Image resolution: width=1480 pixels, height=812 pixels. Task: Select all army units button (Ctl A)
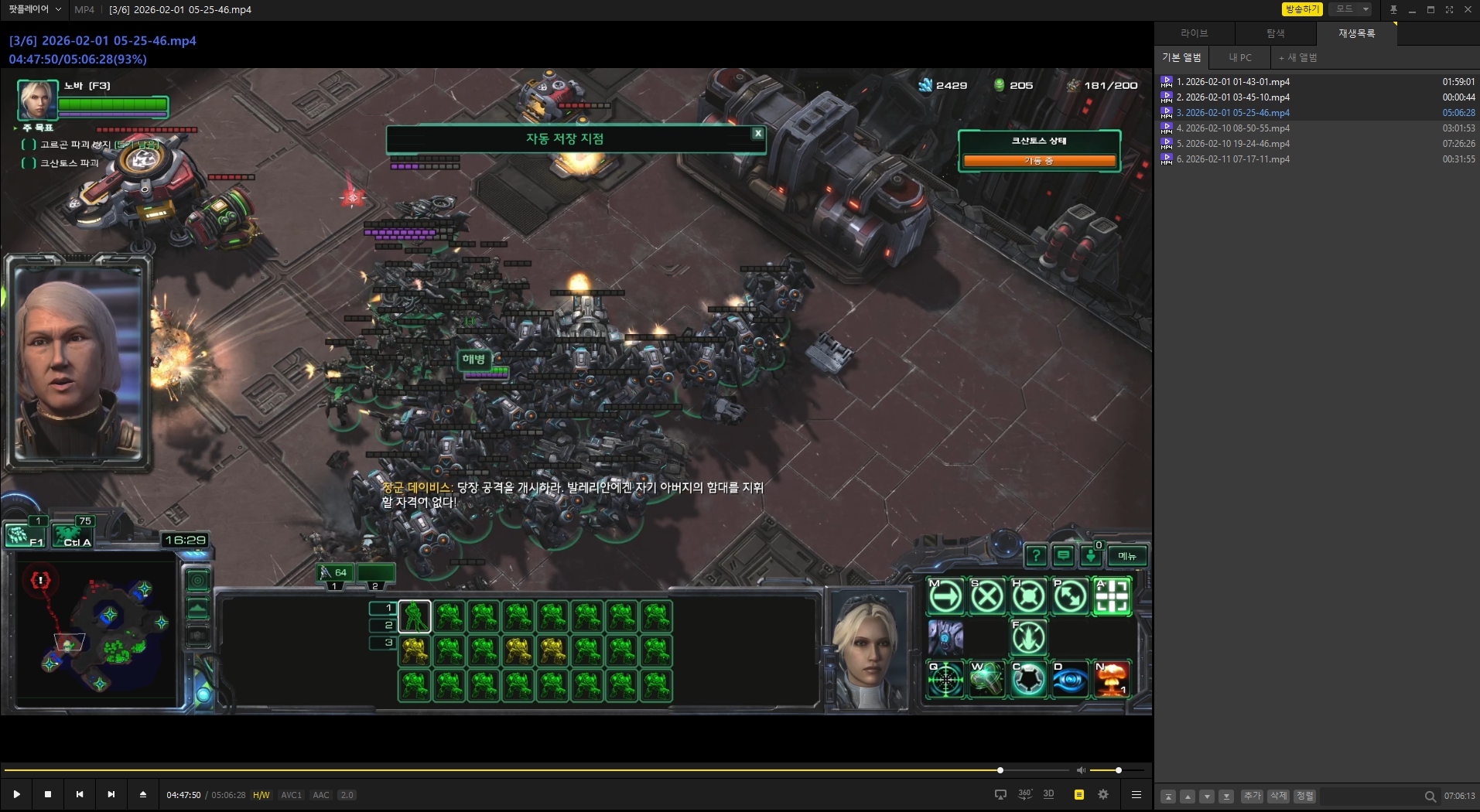tap(72, 535)
